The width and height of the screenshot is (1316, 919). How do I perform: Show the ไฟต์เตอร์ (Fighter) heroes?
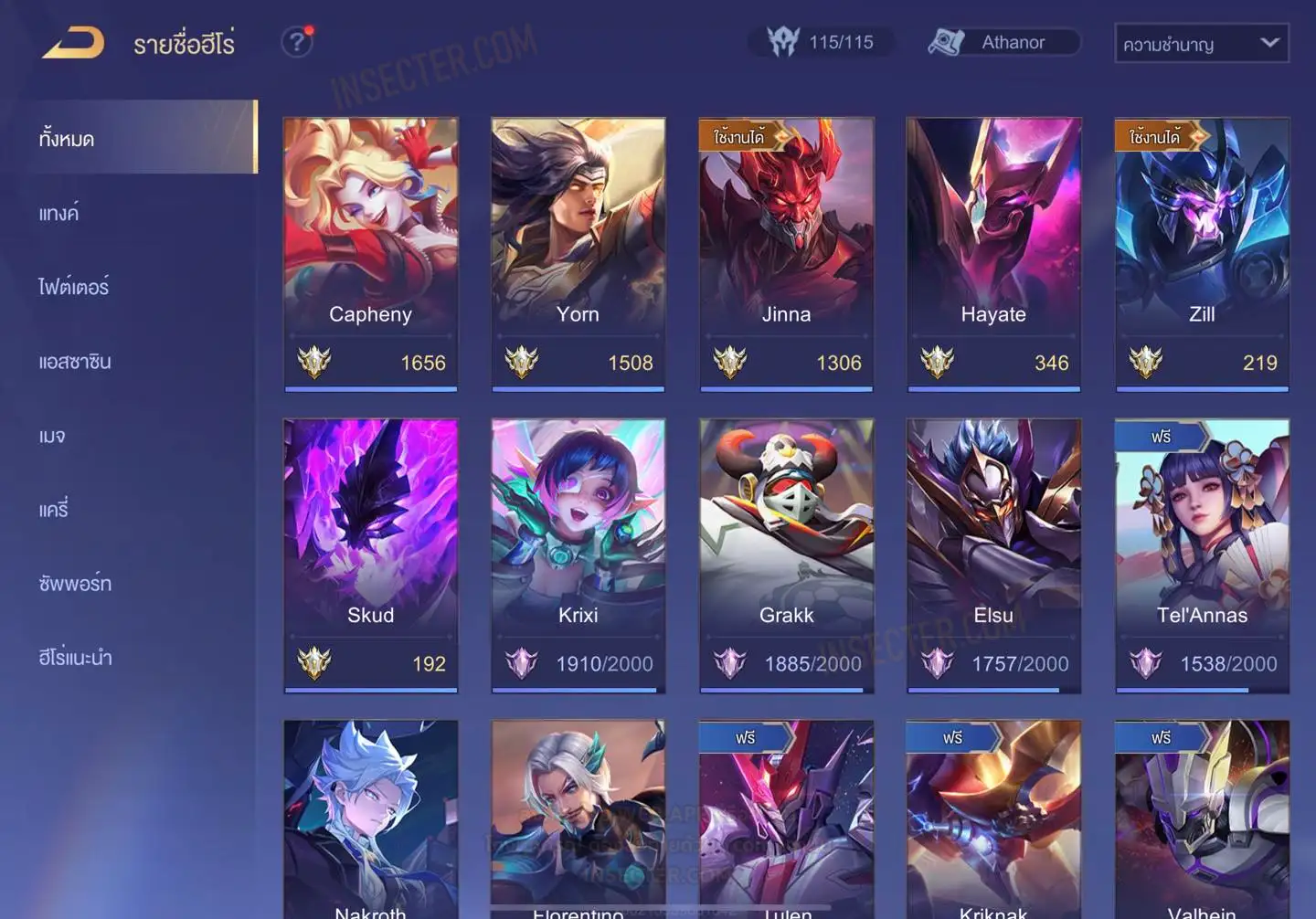74,288
